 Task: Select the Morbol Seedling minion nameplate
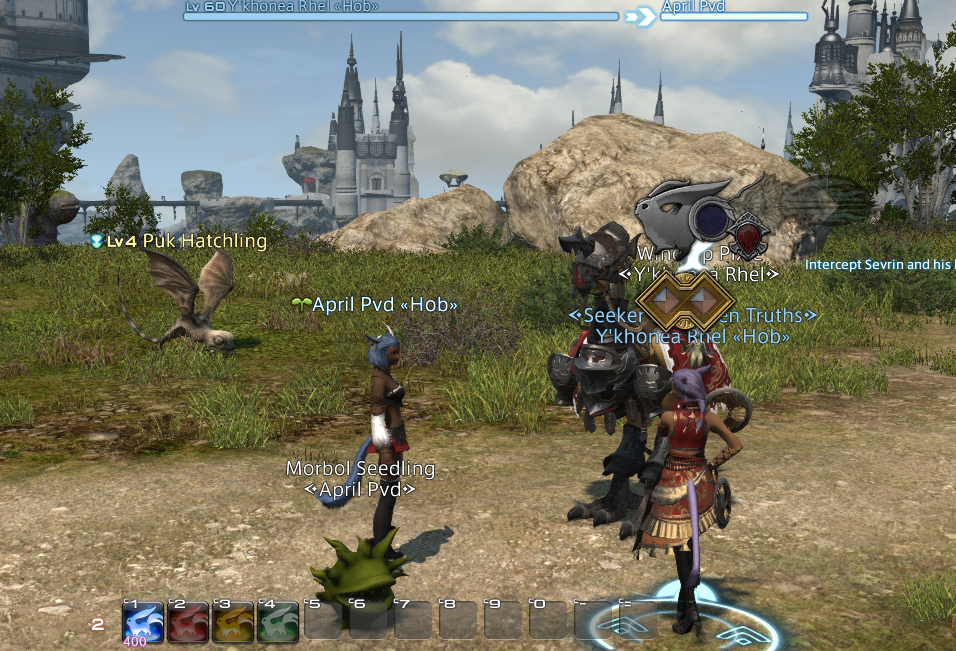[361, 468]
